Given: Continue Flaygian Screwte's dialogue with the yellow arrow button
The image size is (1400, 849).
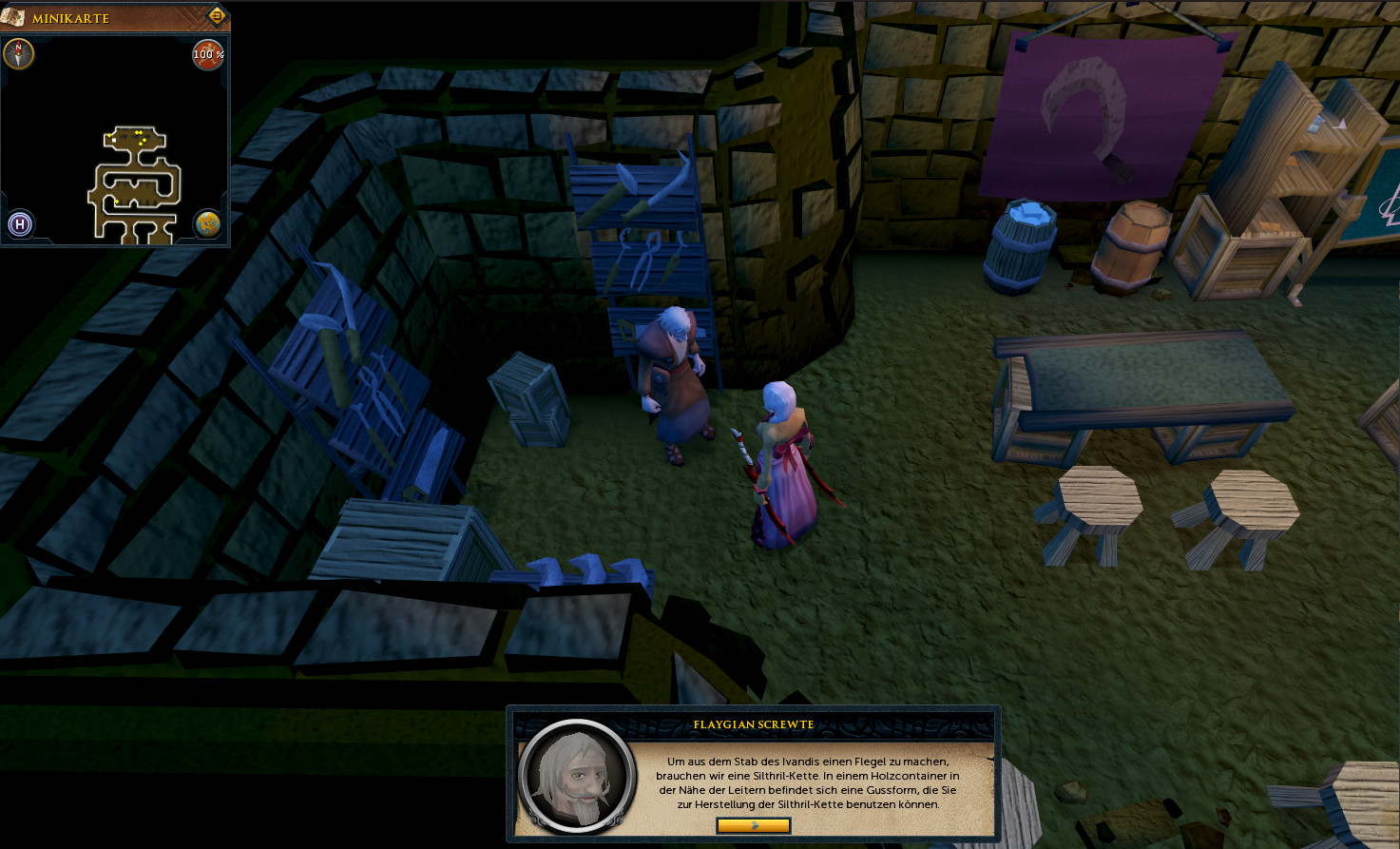Looking at the screenshot, I should tap(753, 825).
